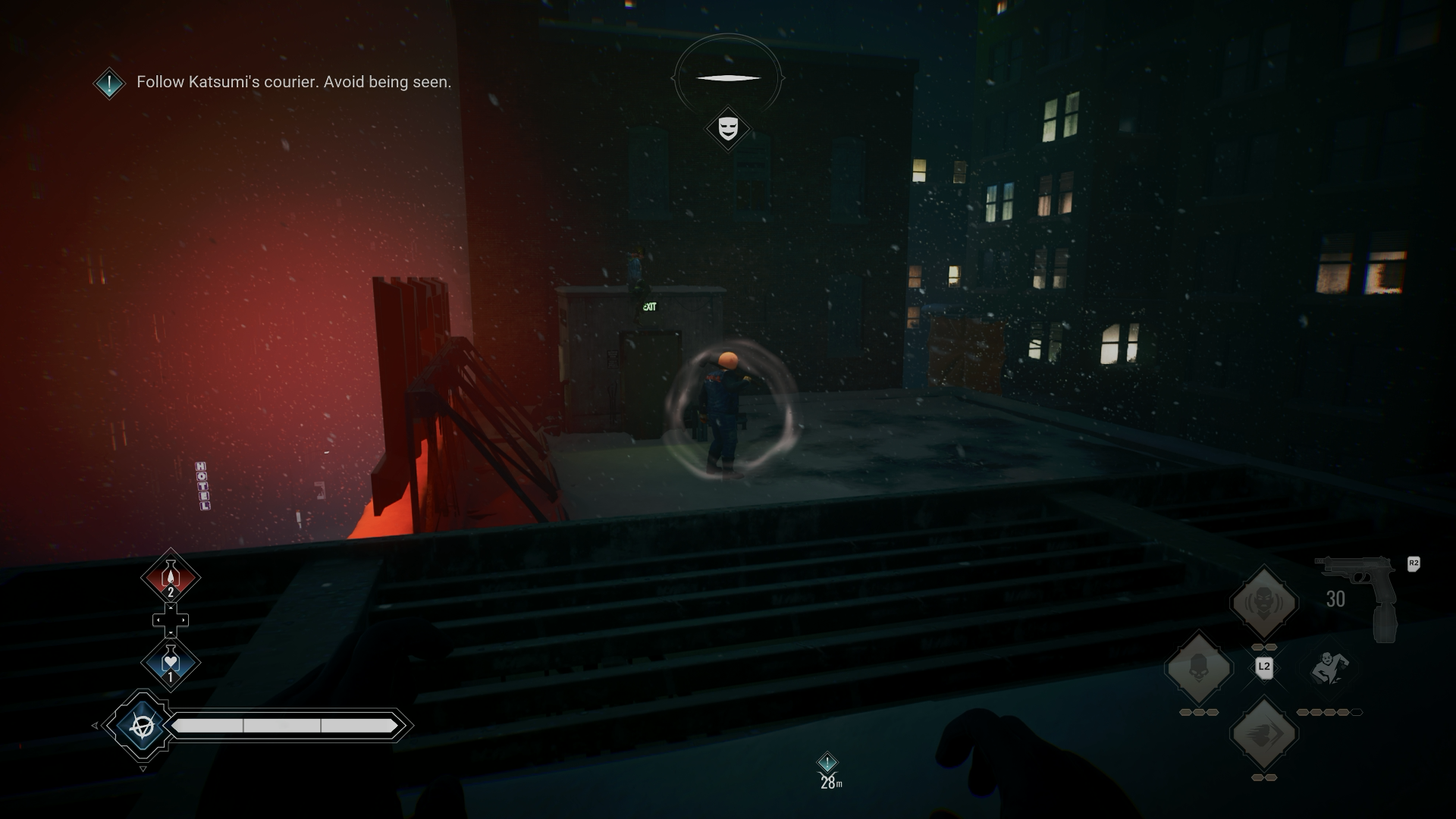Activate the shouting face ability
Screen dimensions: 1456x819
[1263, 603]
